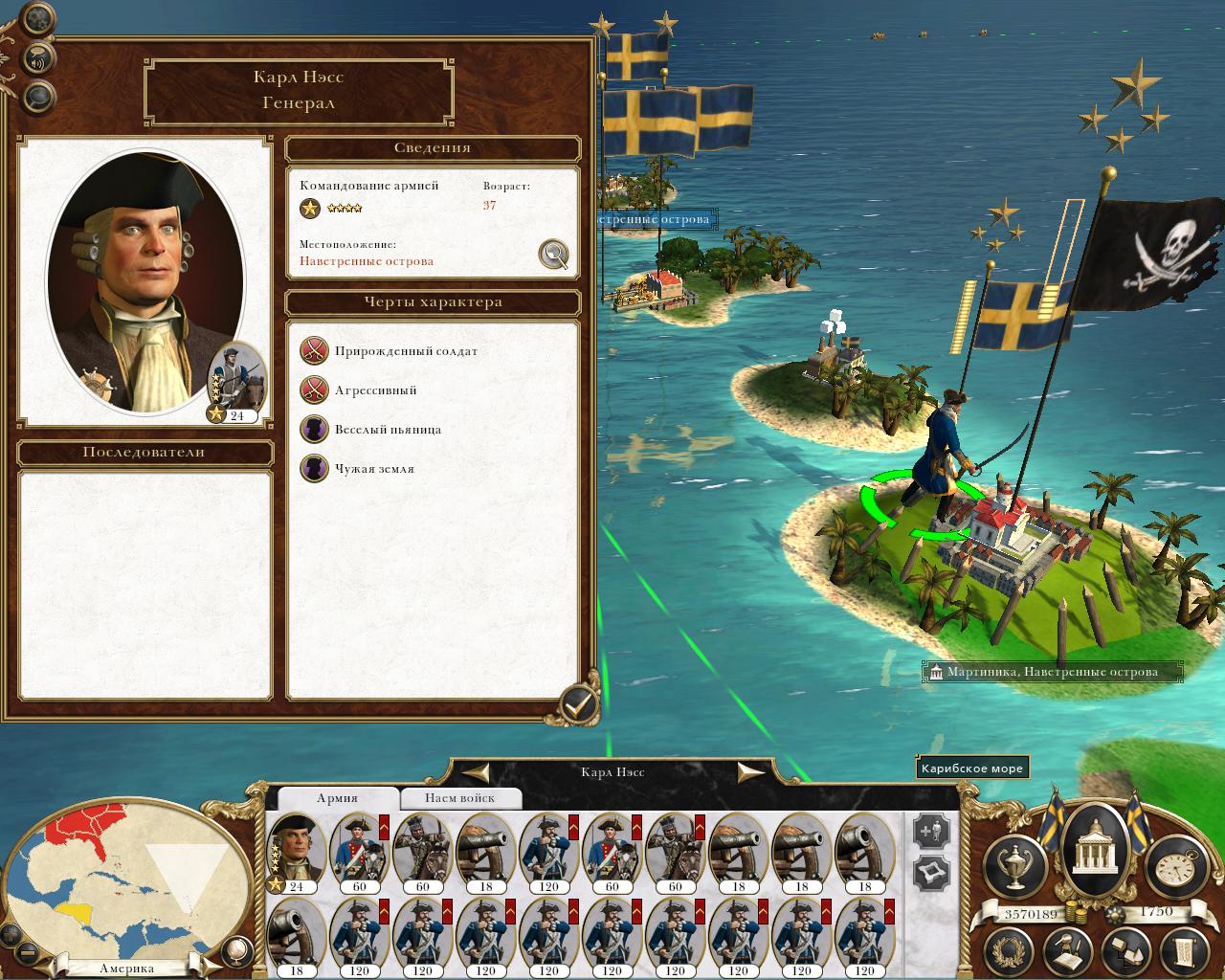Cycle to the next army with right arrow

749,771
